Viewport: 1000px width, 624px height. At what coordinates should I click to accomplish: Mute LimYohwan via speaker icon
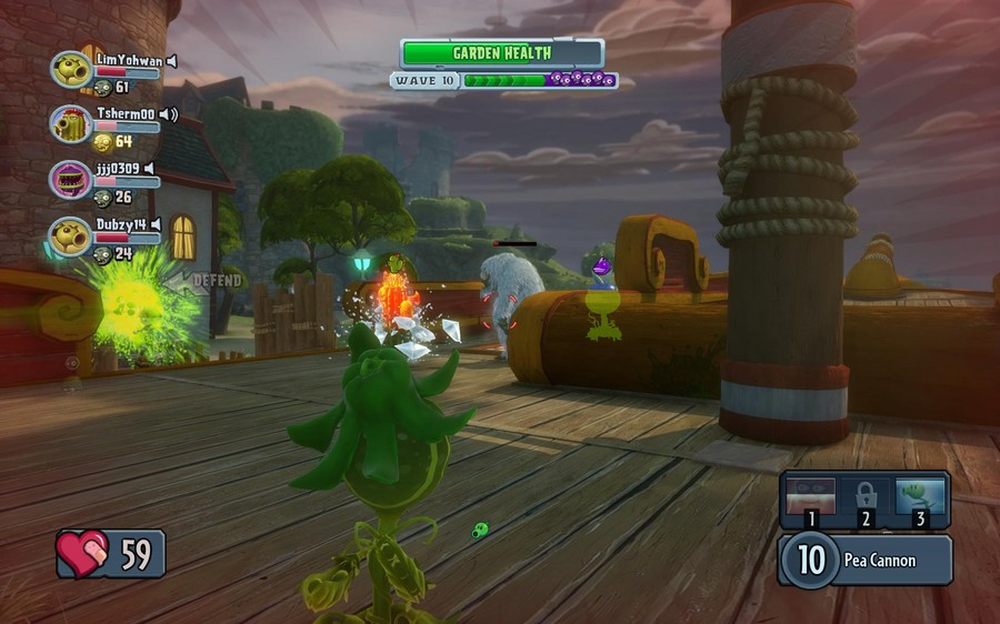coord(172,61)
